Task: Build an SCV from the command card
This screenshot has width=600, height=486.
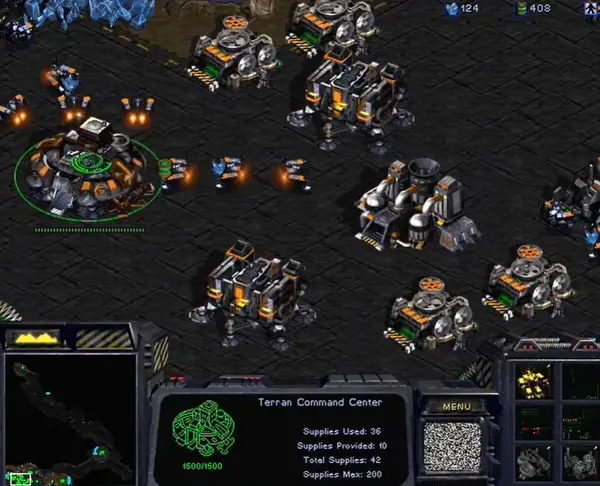Action: click(531, 381)
